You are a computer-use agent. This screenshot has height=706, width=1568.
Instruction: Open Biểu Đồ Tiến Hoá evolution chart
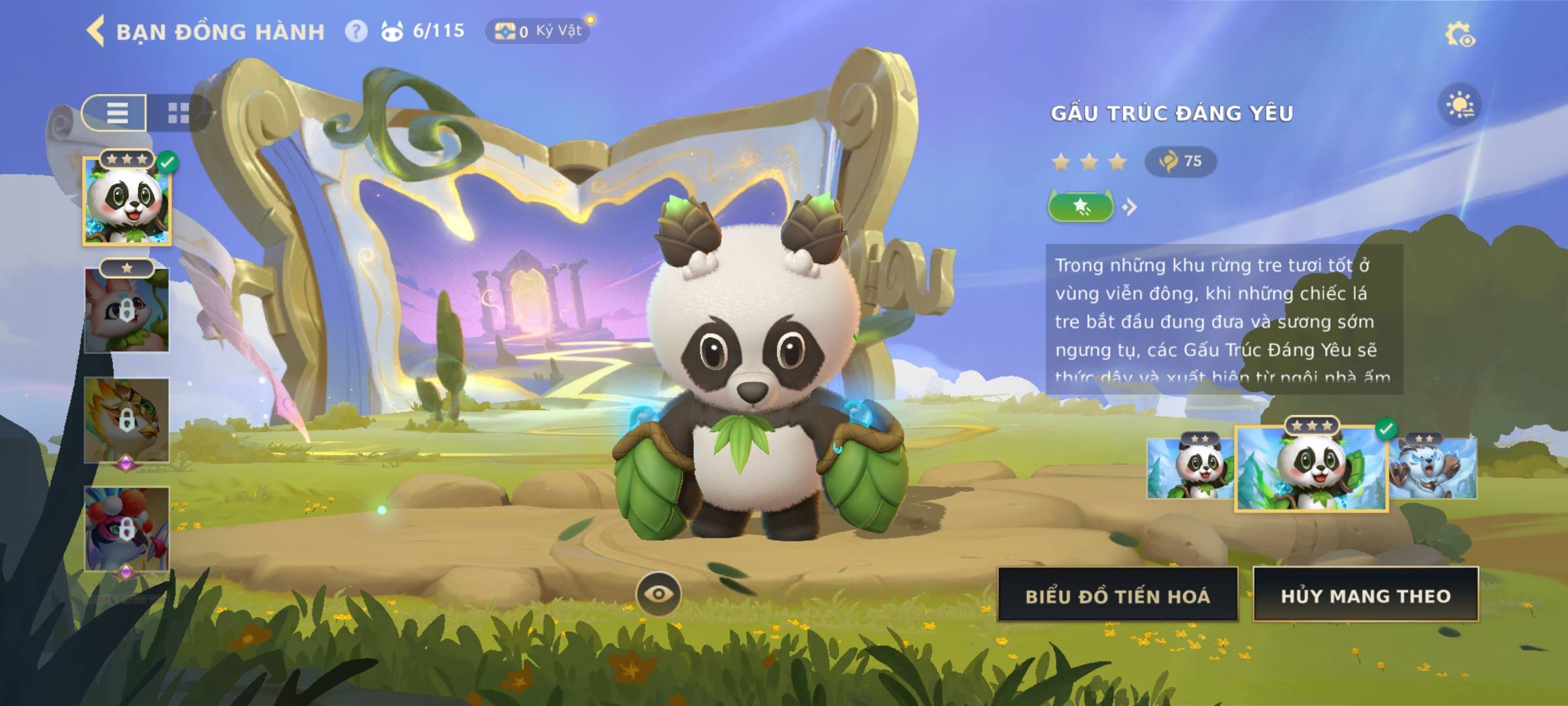(1118, 596)
